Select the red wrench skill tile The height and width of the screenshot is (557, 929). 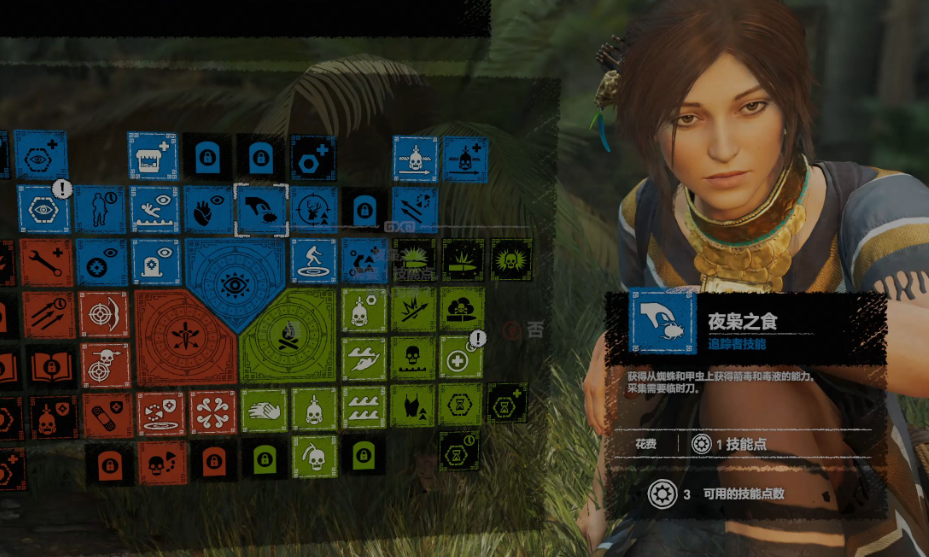click(47, 262)
